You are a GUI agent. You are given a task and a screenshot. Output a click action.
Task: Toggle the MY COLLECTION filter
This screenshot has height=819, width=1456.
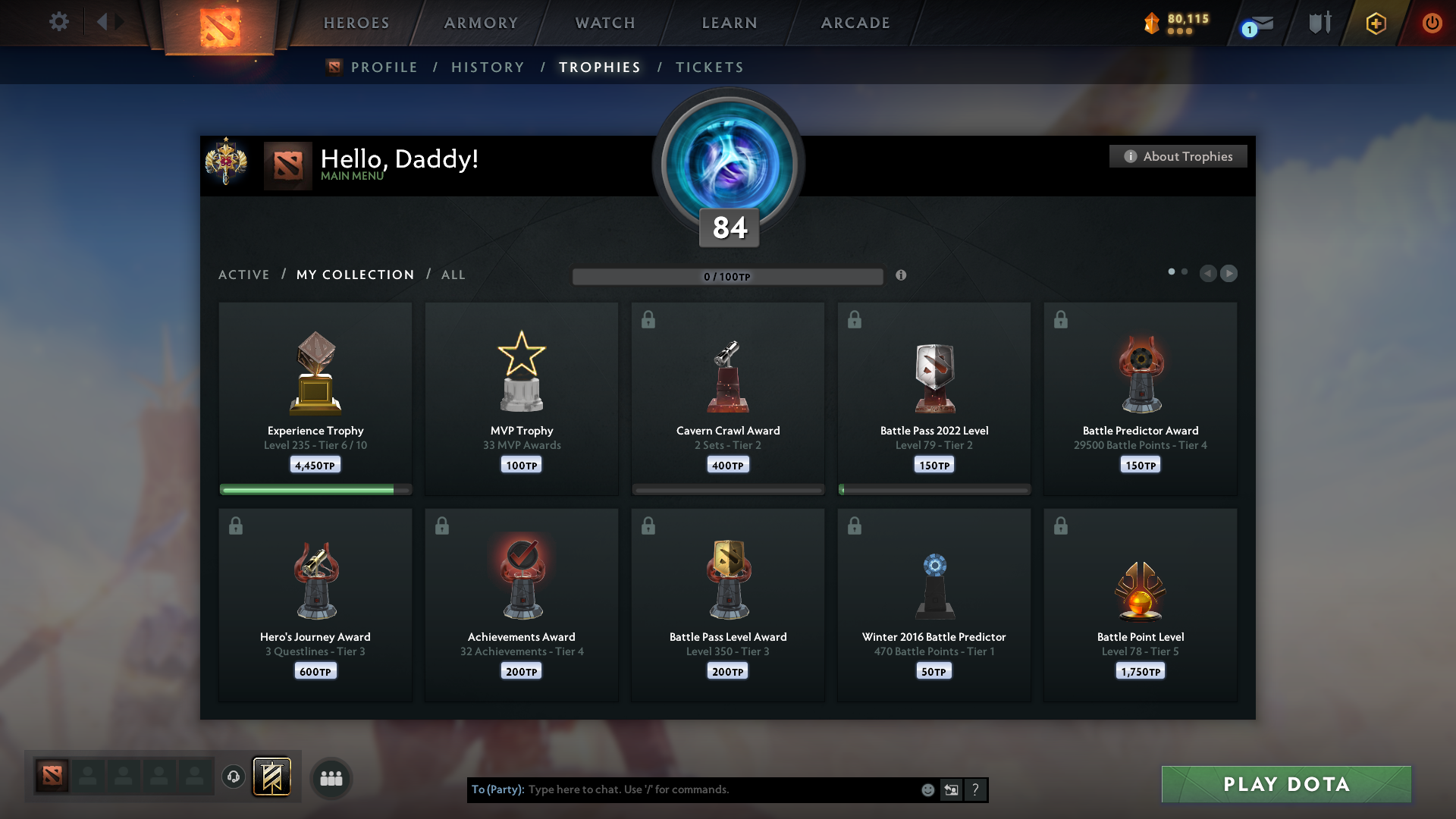coord(354,275)
